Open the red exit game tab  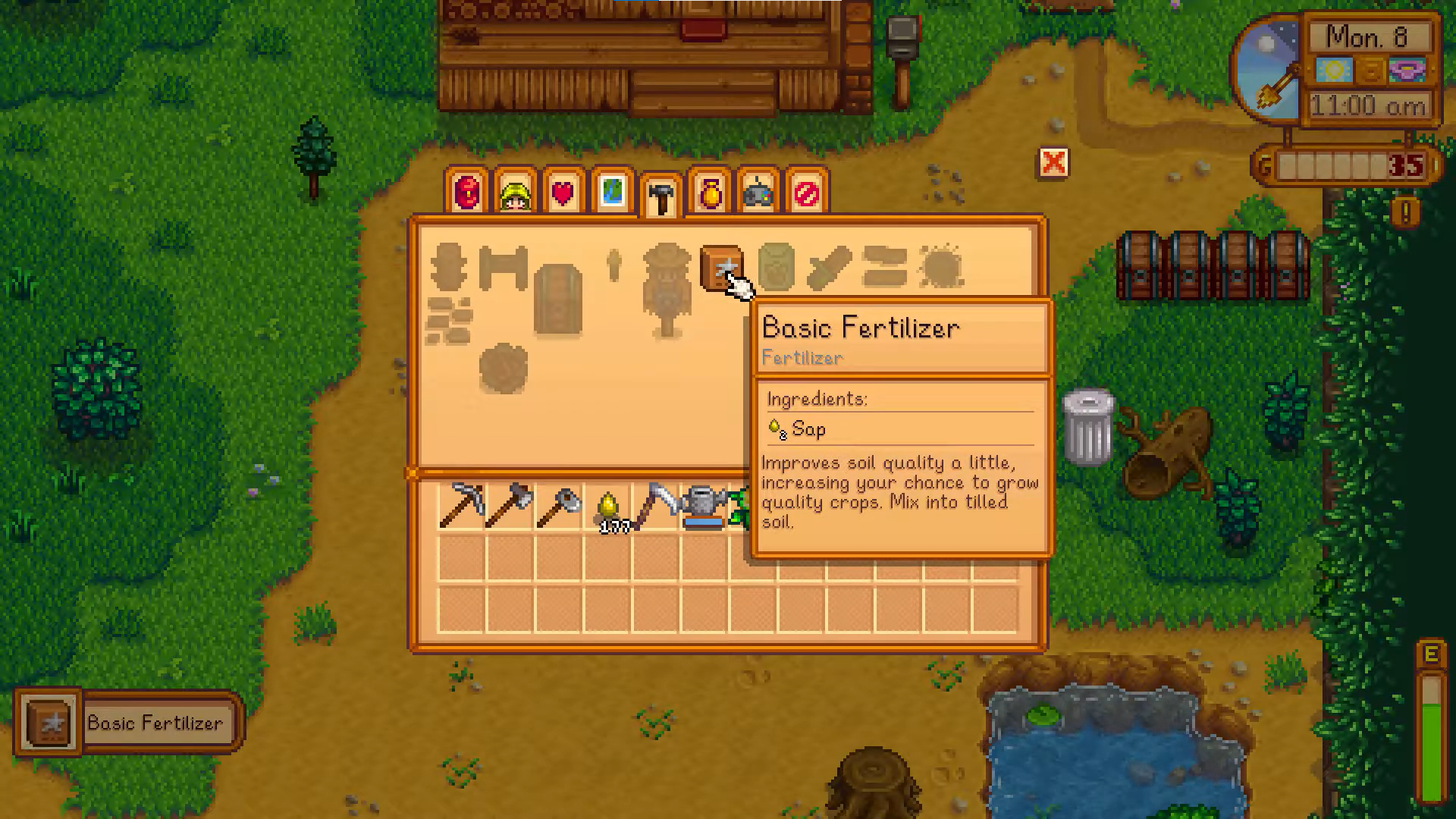(x=806, y=193)
